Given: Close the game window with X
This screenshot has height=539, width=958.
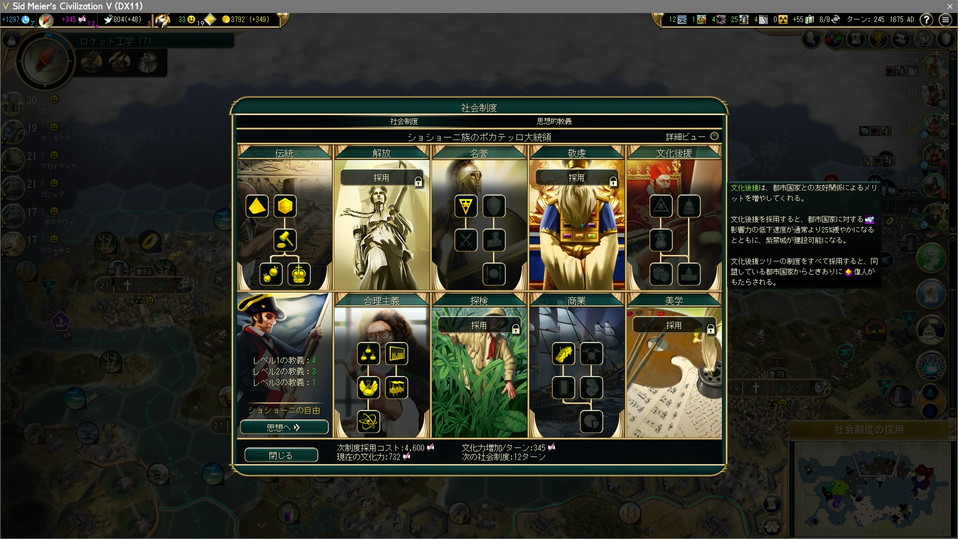Looking at the screenshot, I should coord(948,6).
